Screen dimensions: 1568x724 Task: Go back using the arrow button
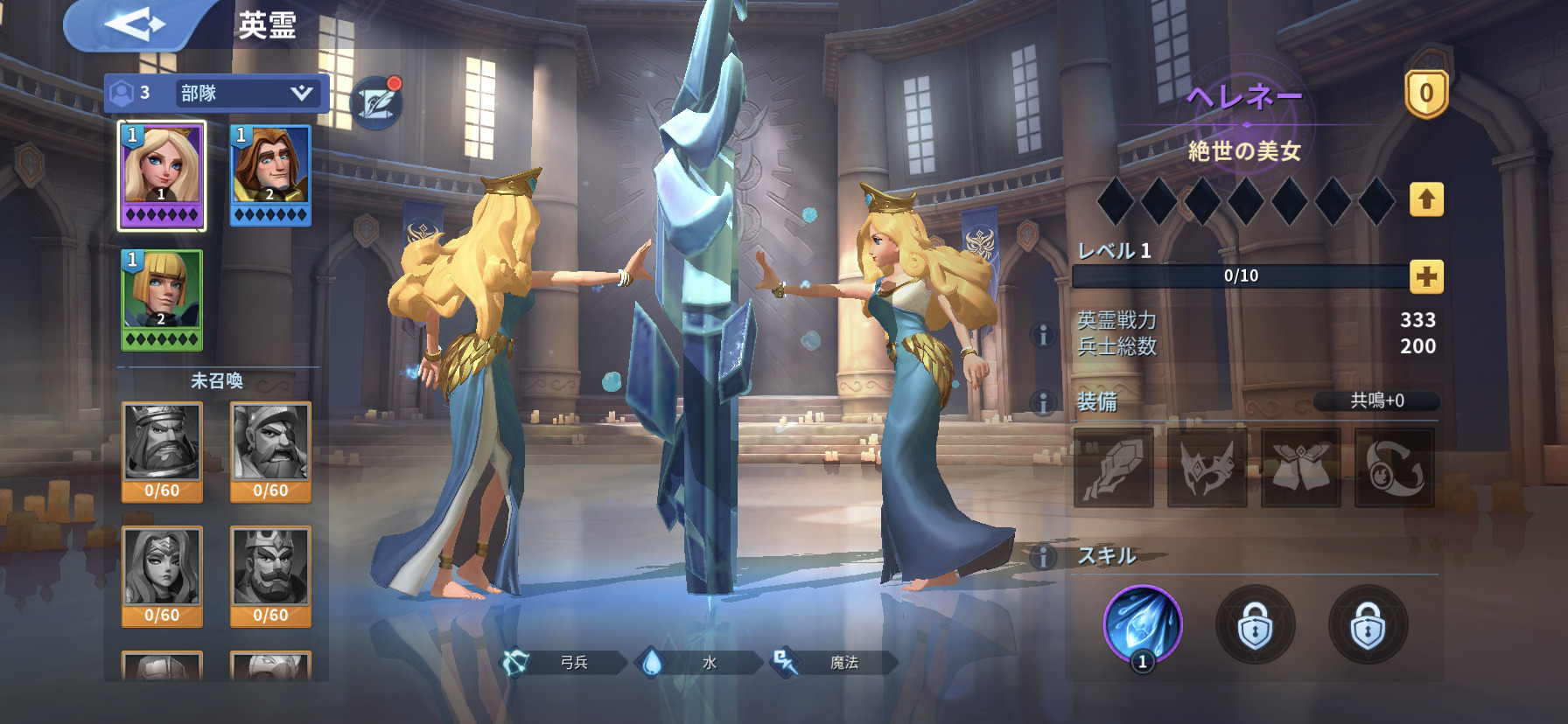[x=134, y=24]
